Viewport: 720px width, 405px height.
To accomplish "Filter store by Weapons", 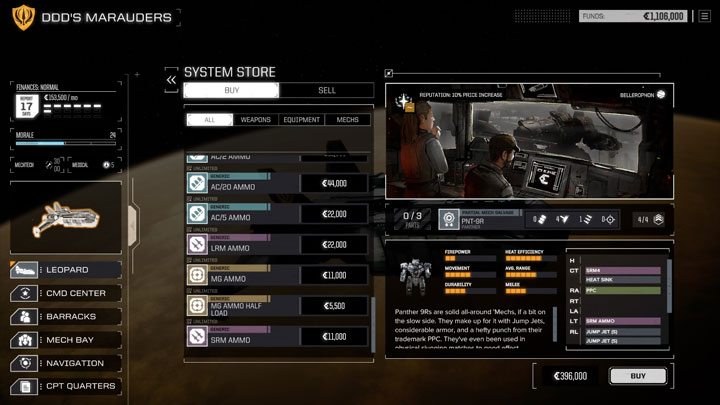I will click(x=255, y=120).
